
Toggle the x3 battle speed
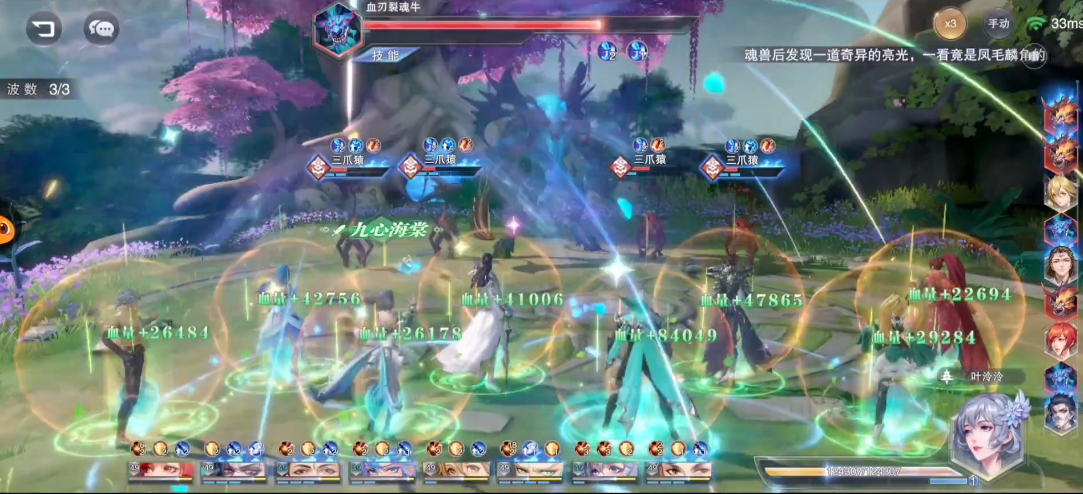point(950,23)
